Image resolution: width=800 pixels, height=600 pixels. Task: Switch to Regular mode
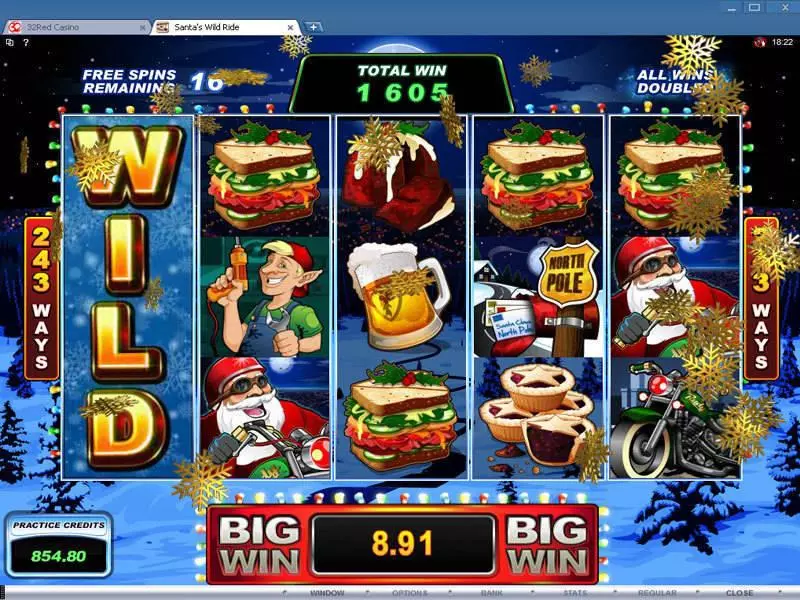tap(658, 593)
